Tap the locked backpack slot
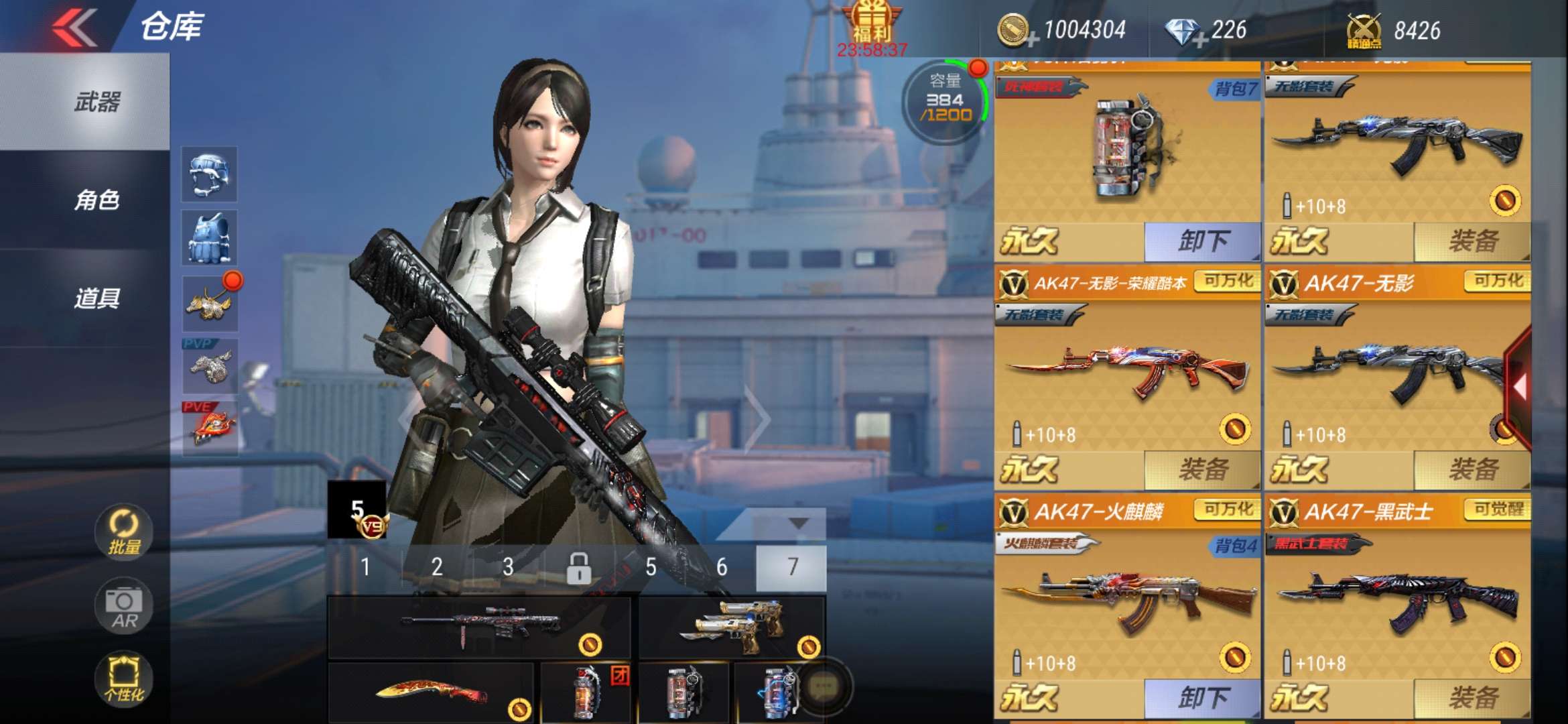1568x724 pixels. pyautogui.click(x=579, y=567)
